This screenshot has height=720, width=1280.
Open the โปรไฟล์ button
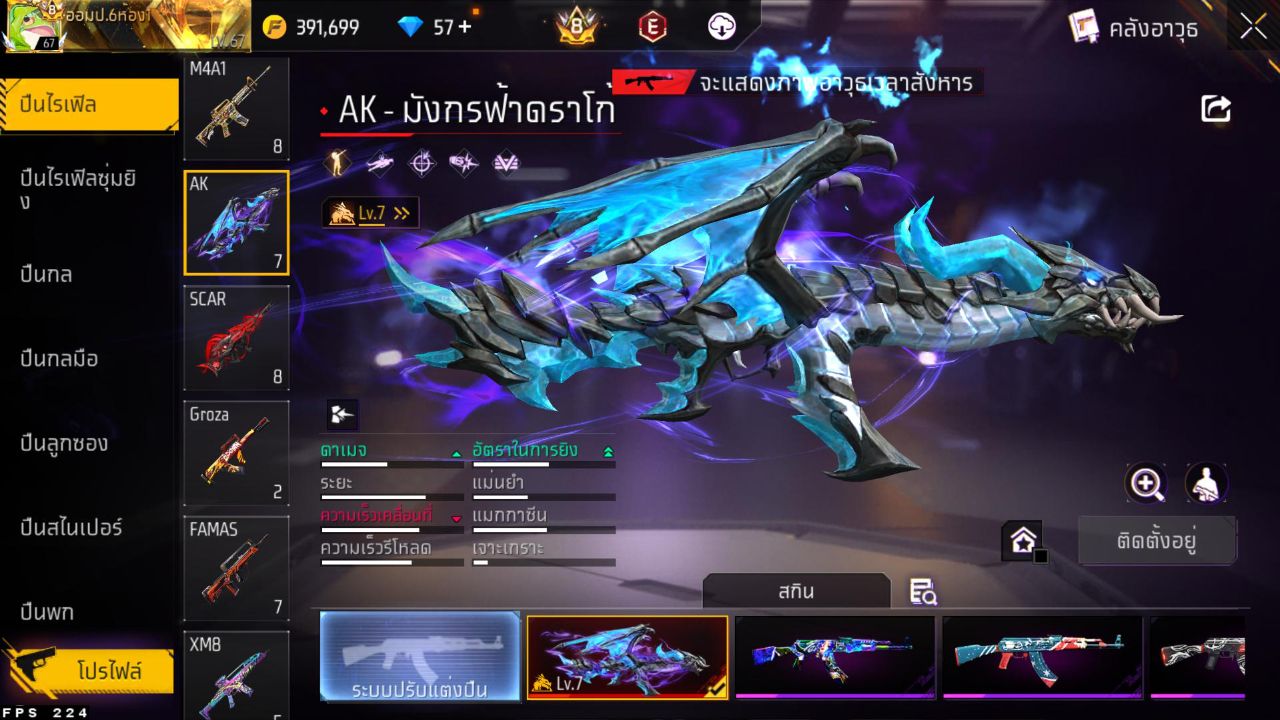click(x=108, y=671)
